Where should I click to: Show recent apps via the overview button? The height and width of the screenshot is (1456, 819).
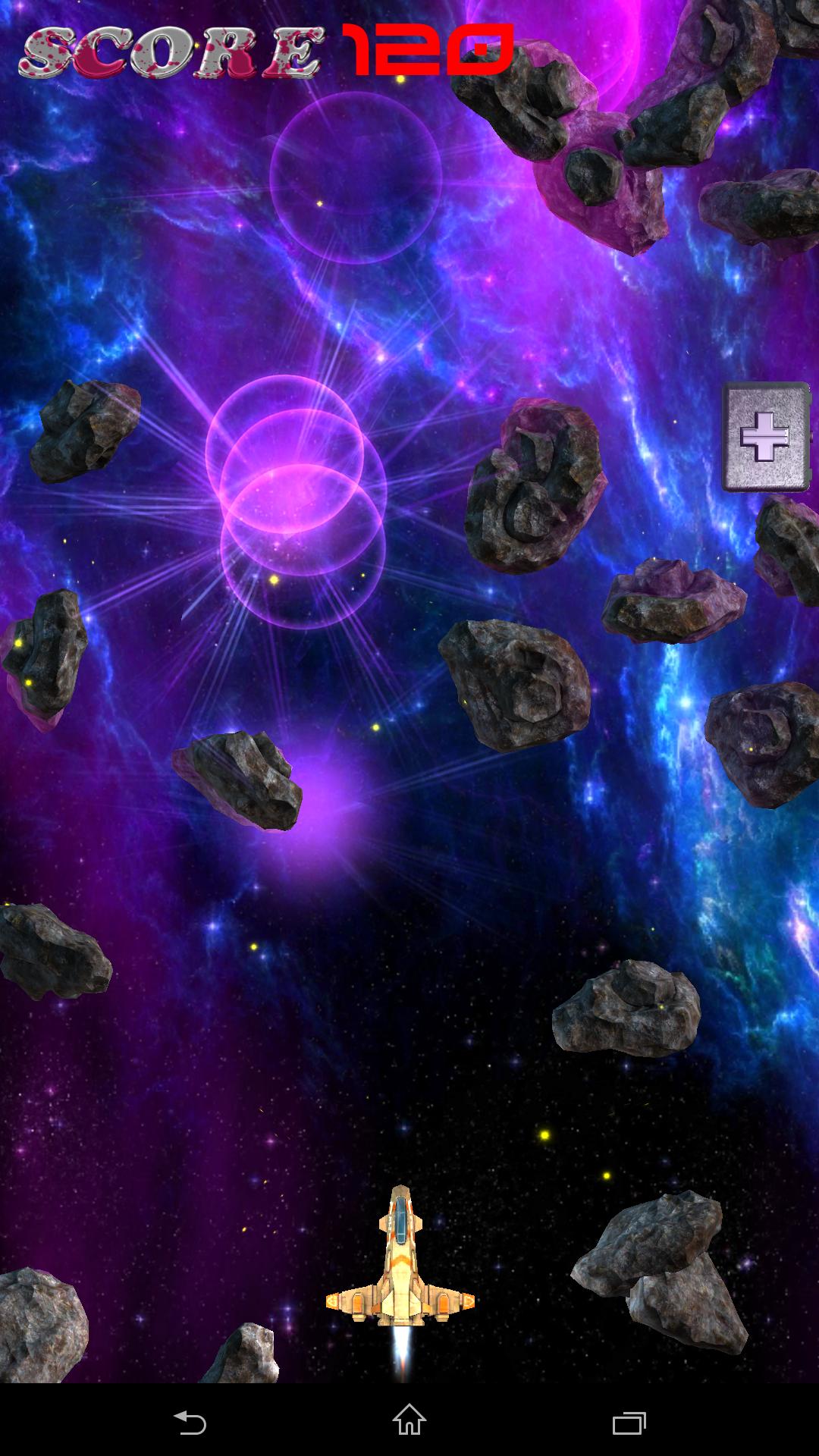(629, 1422)
